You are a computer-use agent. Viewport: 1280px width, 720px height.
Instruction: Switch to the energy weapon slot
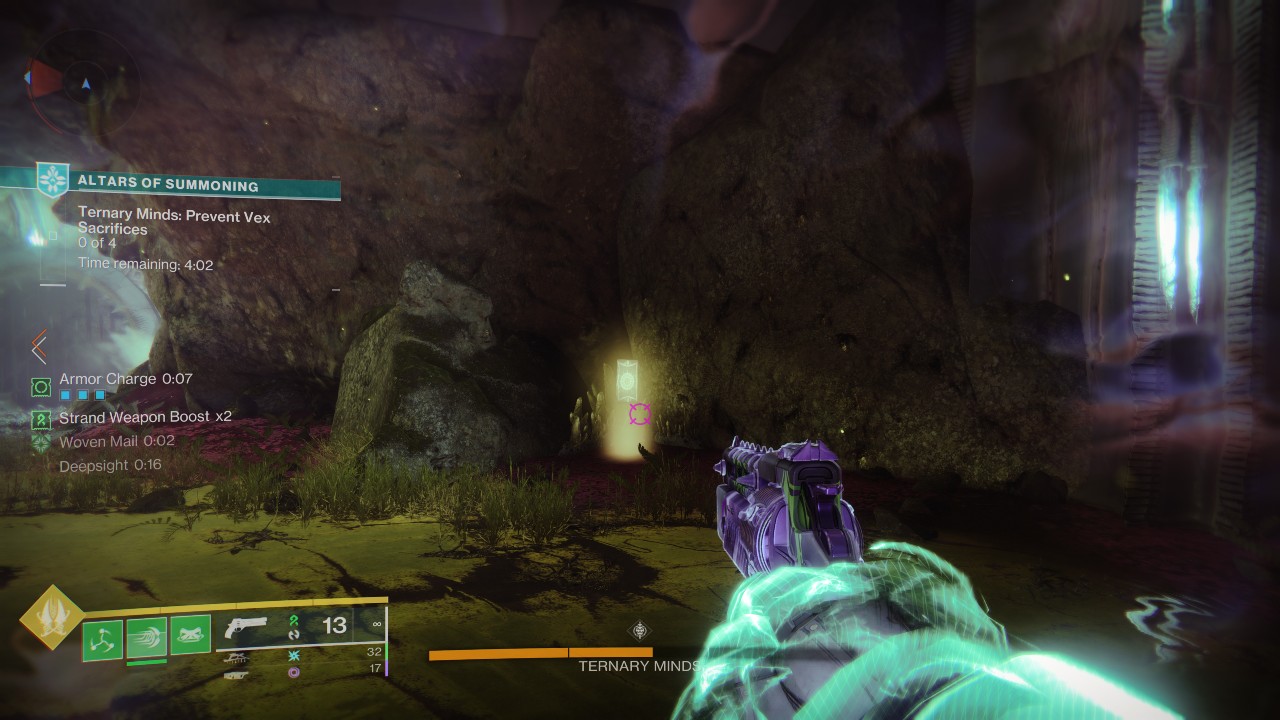(237, 657)
